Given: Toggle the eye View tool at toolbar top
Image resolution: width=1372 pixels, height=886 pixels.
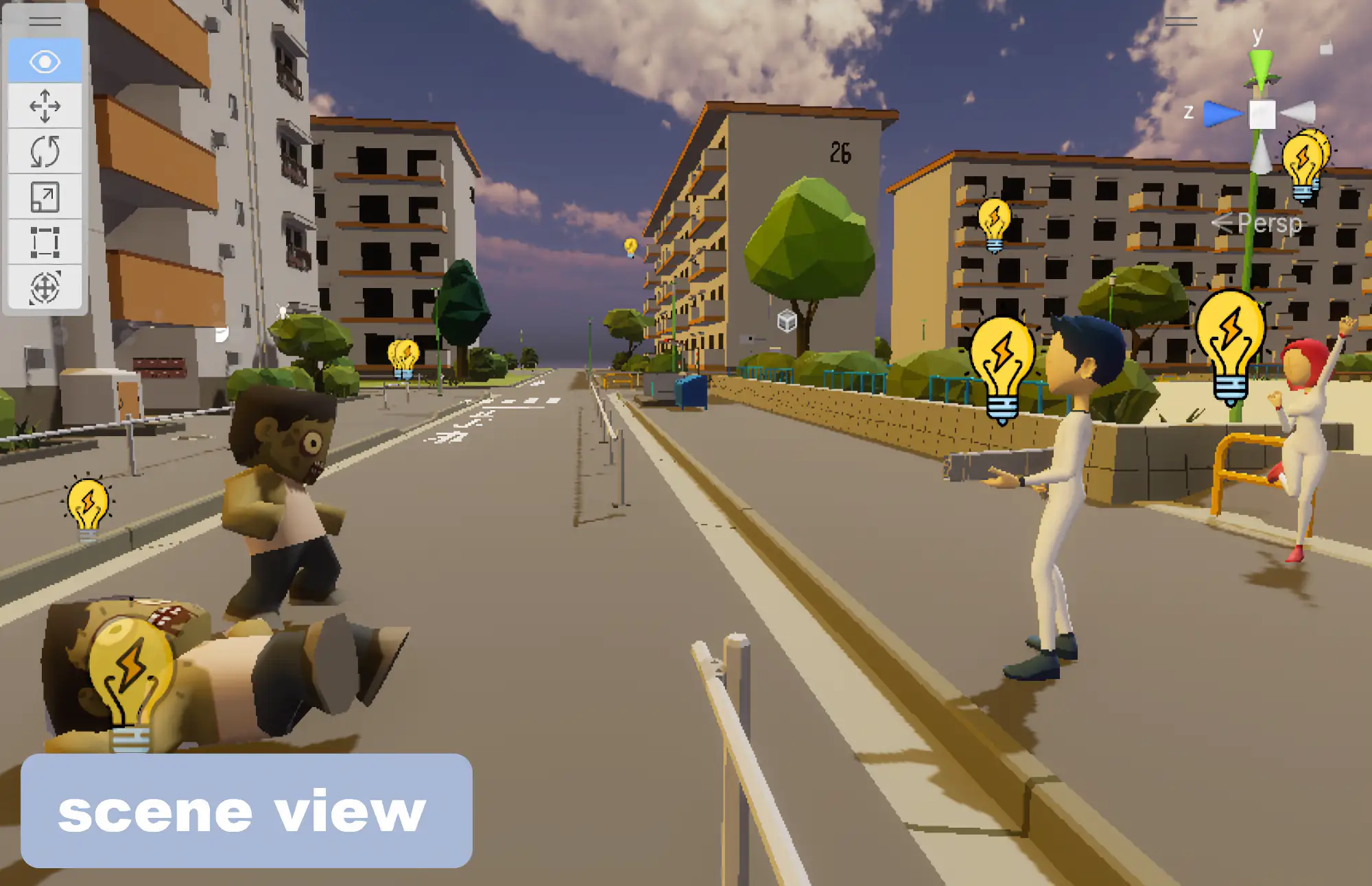Looking at the screenshot, I should [45, 62].
